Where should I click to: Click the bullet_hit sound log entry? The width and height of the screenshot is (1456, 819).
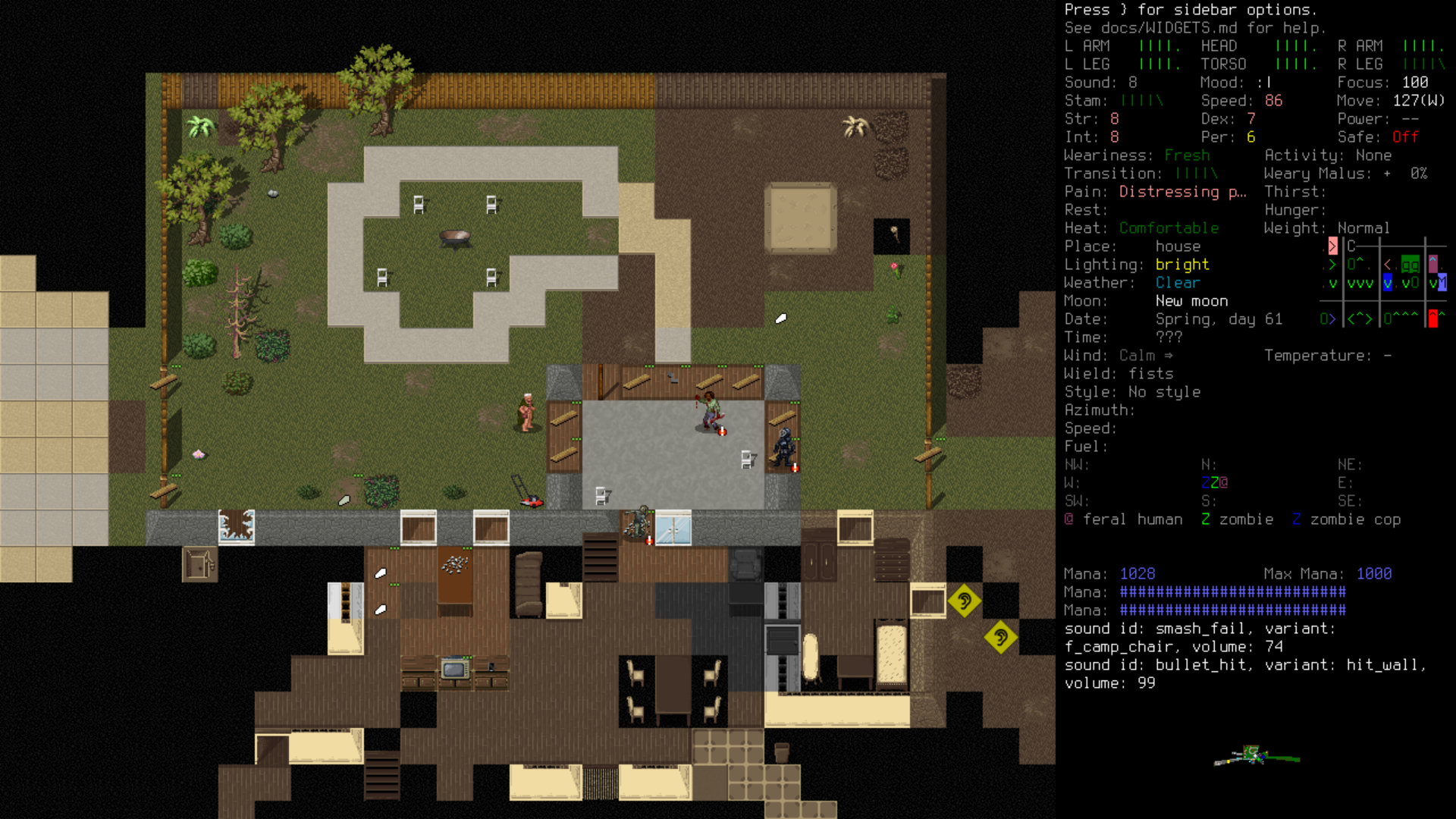tap(1244, 665)
